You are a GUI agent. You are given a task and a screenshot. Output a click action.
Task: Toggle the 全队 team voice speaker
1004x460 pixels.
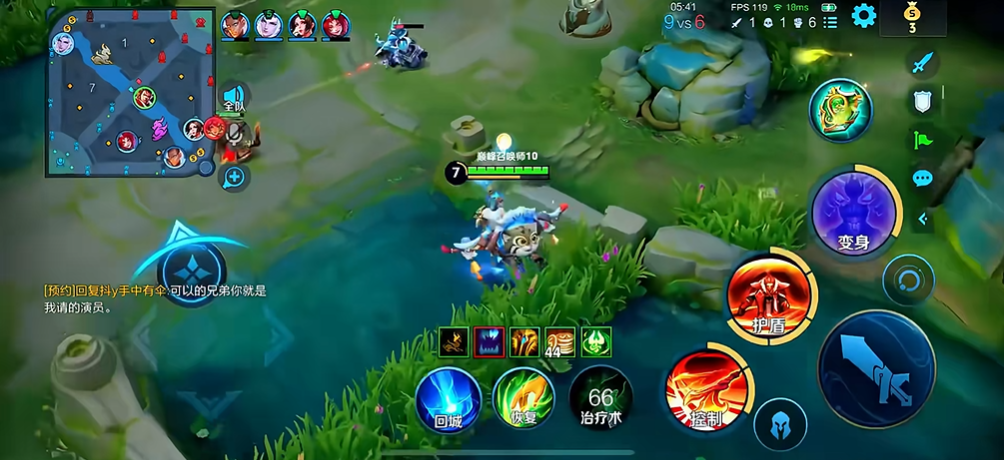pos(234,98)
